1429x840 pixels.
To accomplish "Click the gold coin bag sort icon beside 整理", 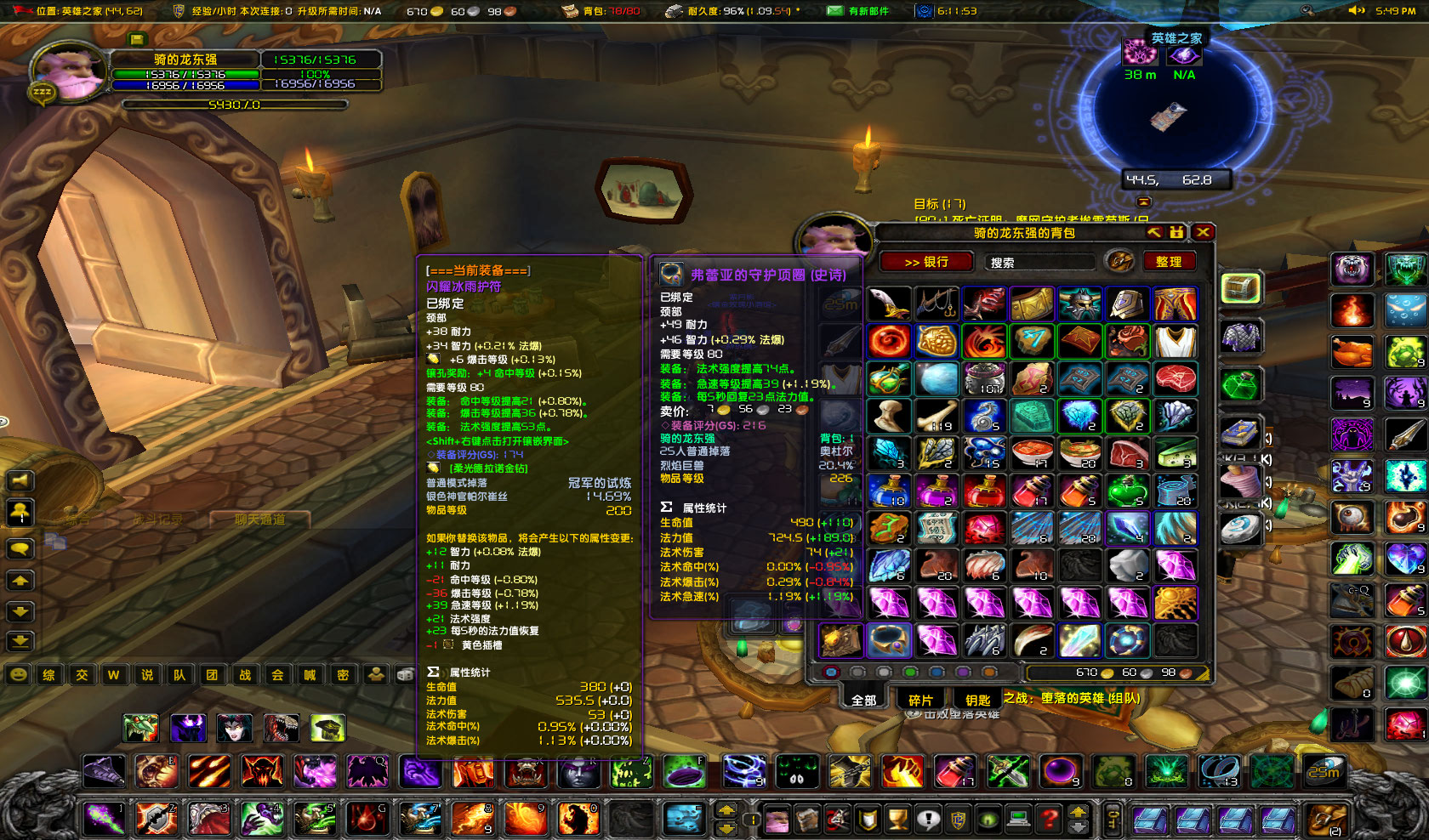I will coord(1121,262).
